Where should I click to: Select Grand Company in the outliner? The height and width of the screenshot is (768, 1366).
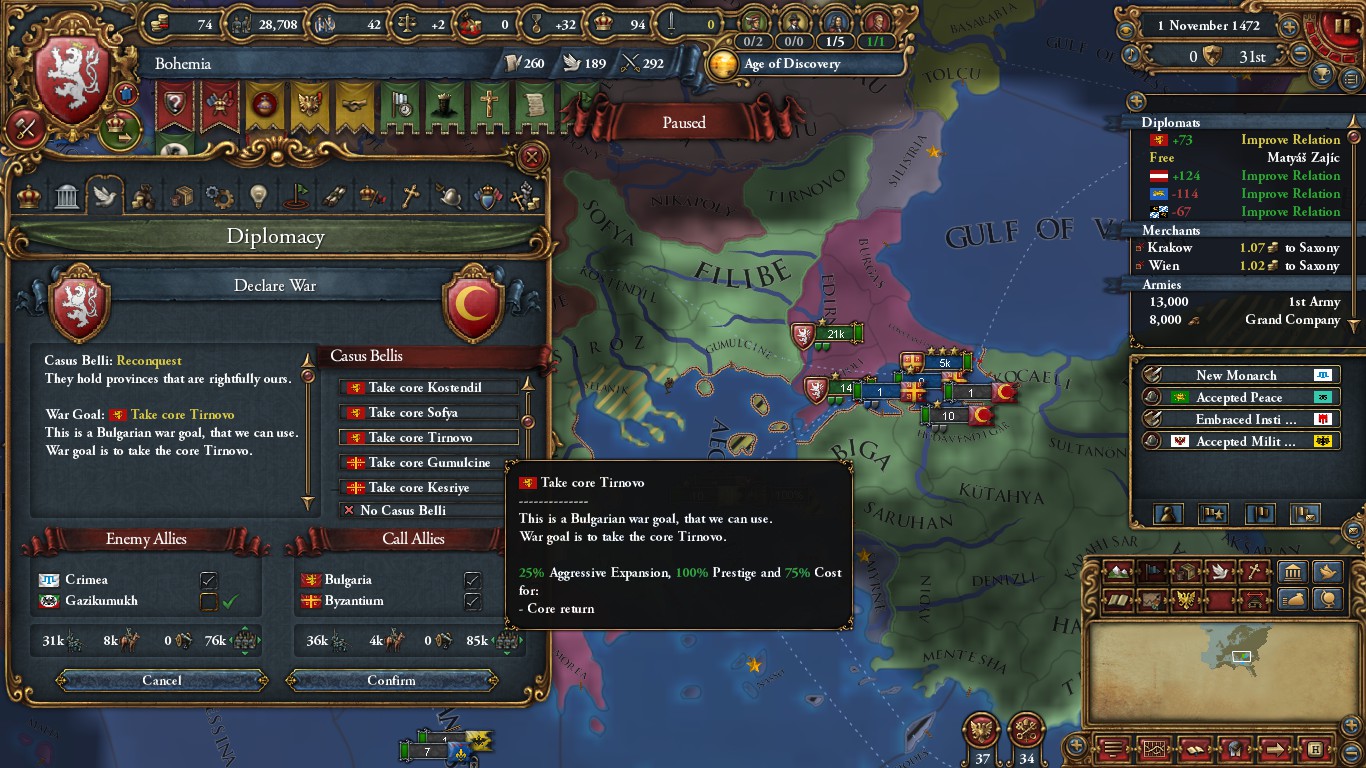pyautogui.click(x=1240, y=320)
